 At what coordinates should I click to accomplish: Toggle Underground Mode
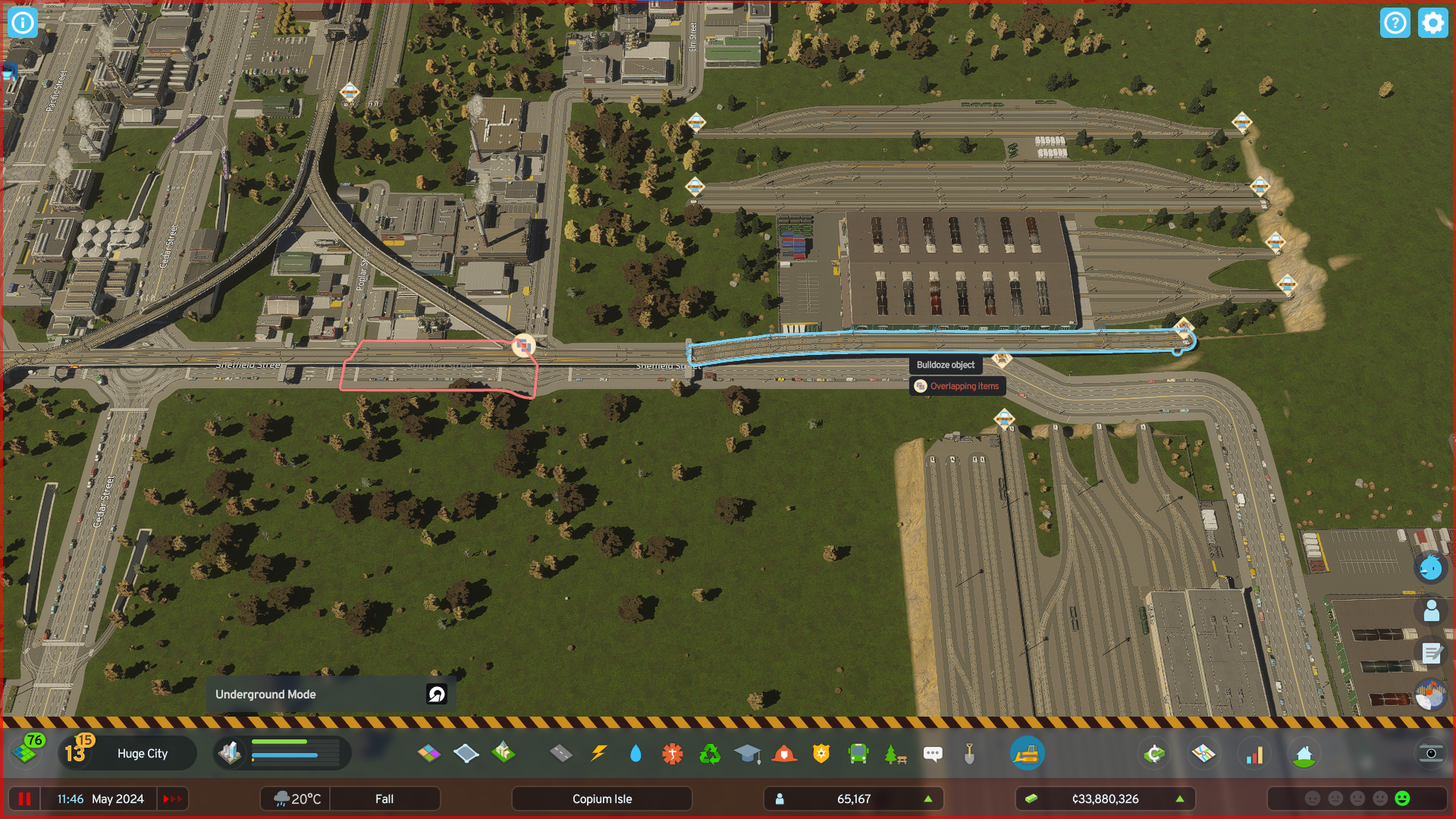(436, 694)
